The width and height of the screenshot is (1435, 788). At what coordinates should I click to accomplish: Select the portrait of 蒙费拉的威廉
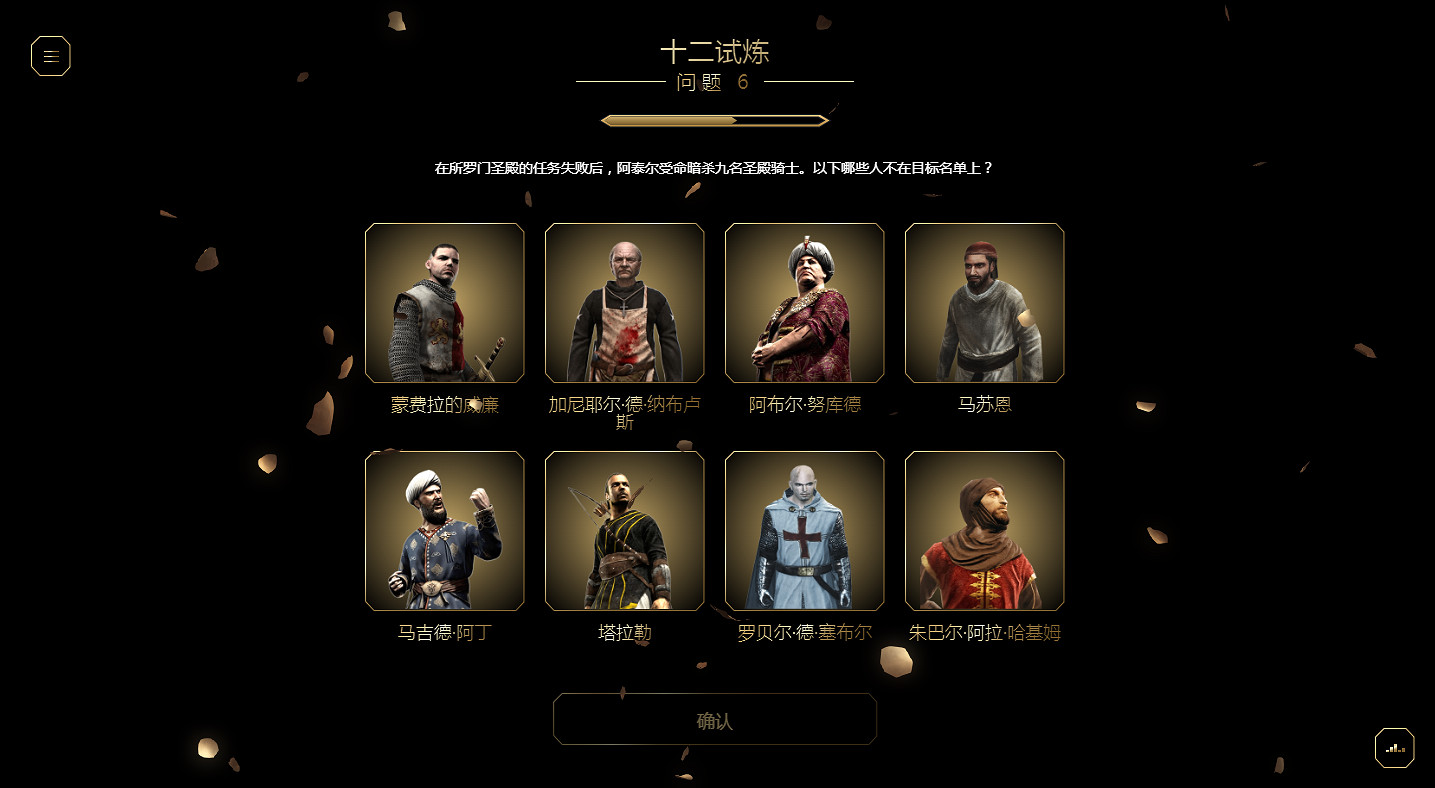[444, 302]
